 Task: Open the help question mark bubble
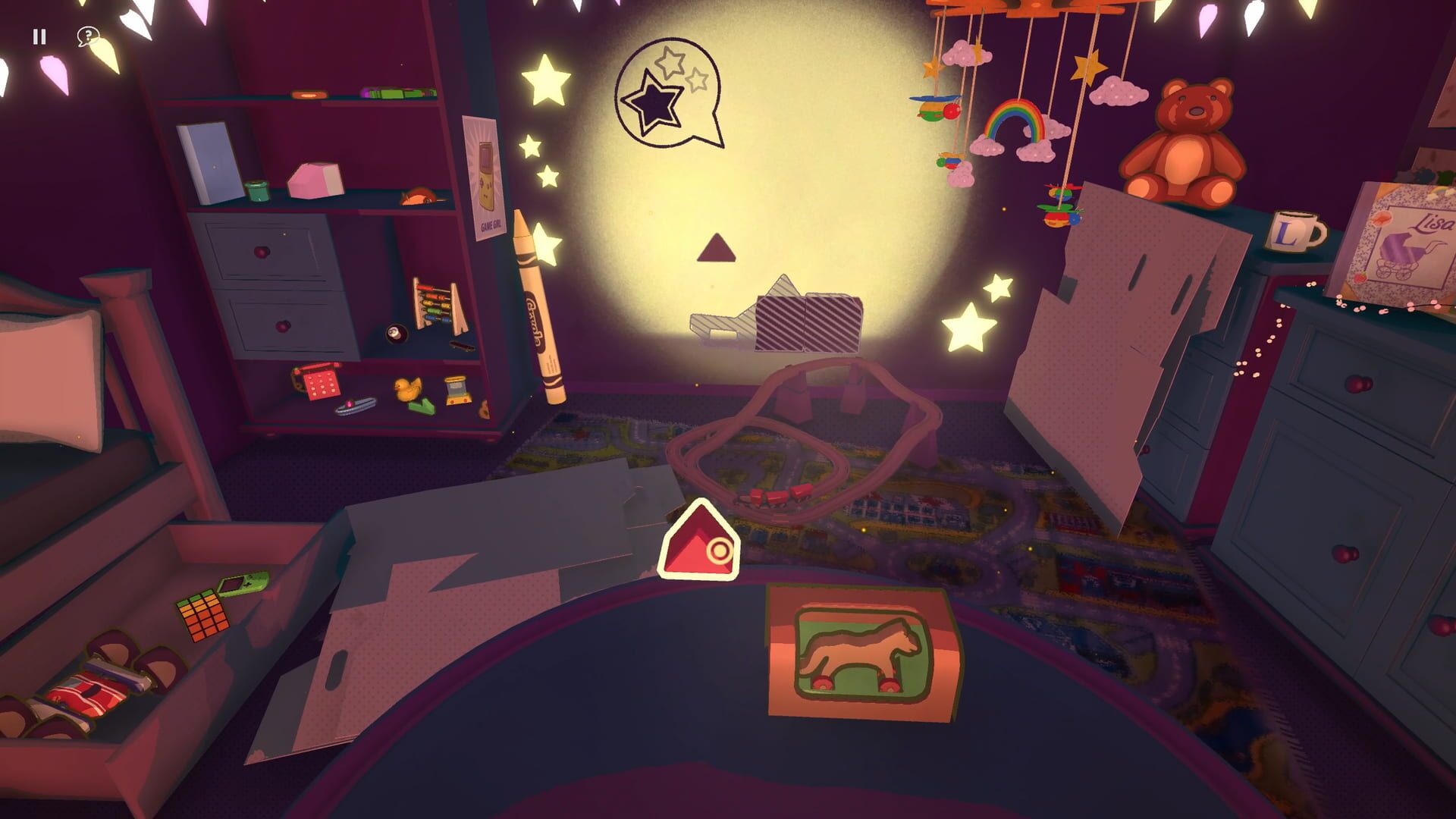(89, 34)
